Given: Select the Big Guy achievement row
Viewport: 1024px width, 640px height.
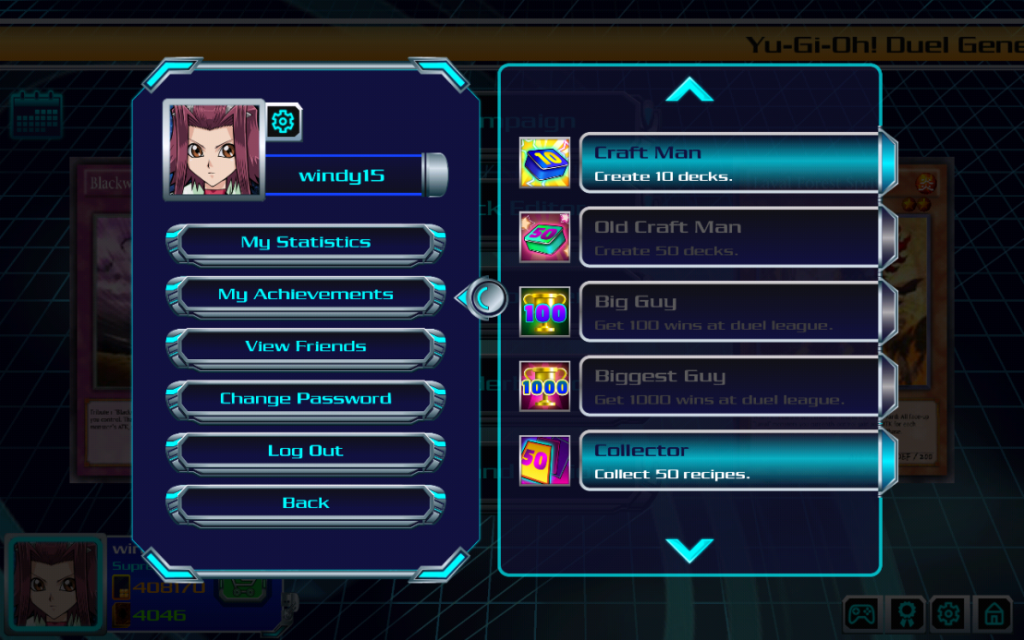Looking at the screenshot, I should point(730,312).
